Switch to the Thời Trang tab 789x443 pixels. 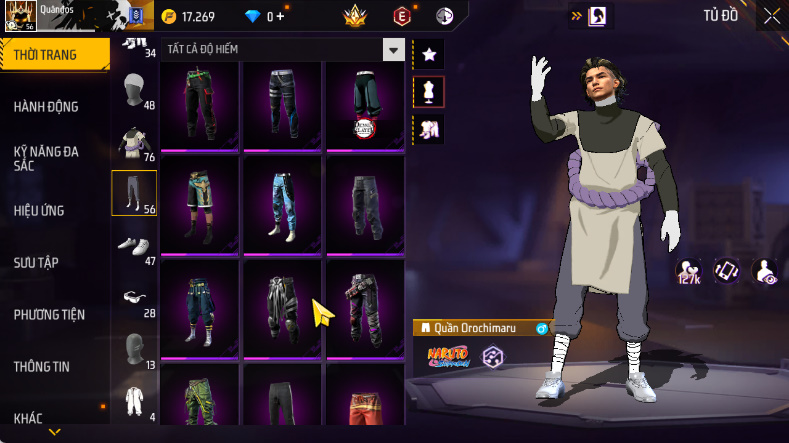[46, 55]
